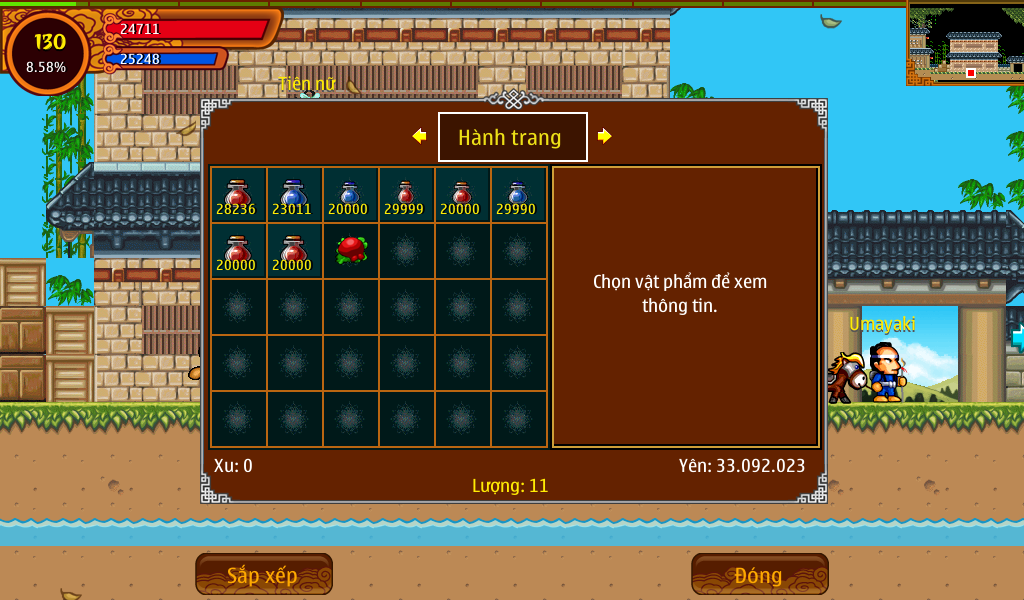Pick the small red potion stack of 29999
1024x600 pixels.
pos(405,195)
